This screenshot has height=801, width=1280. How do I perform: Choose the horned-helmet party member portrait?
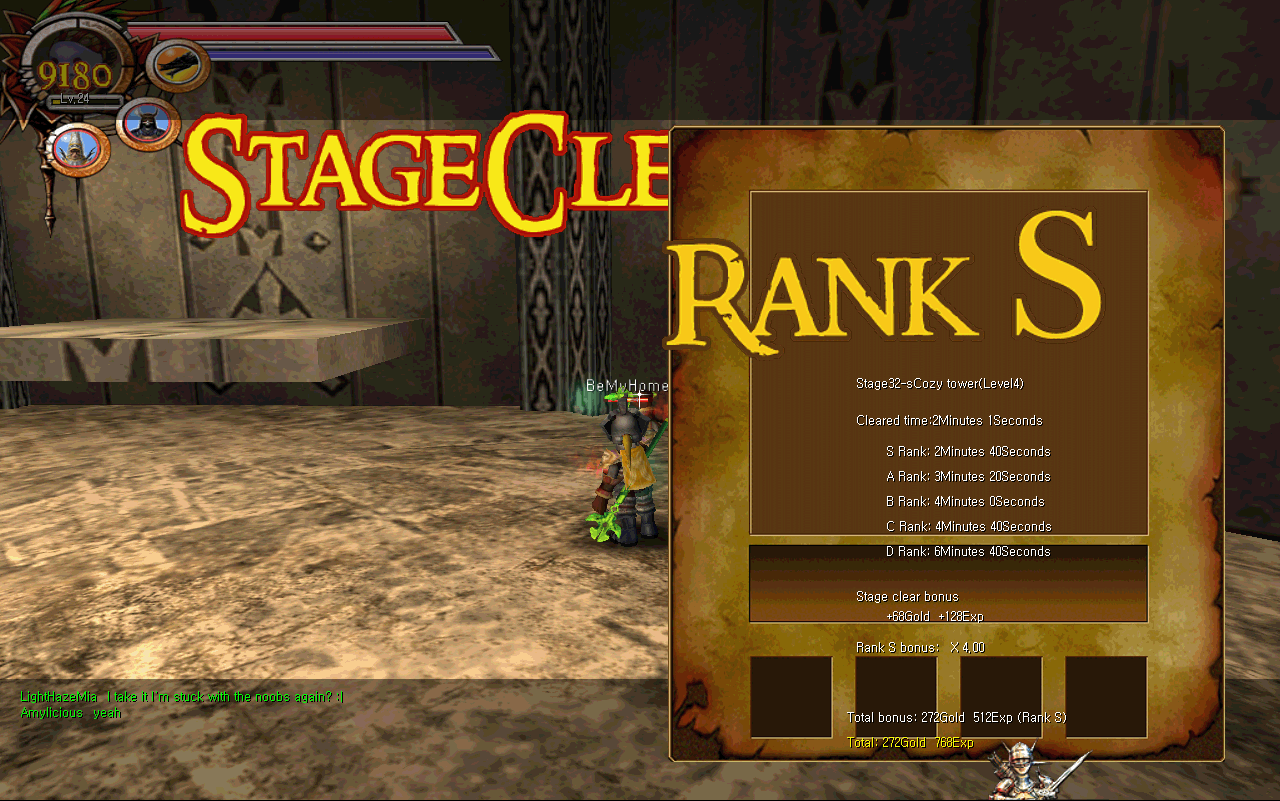[x=148, y=124]
